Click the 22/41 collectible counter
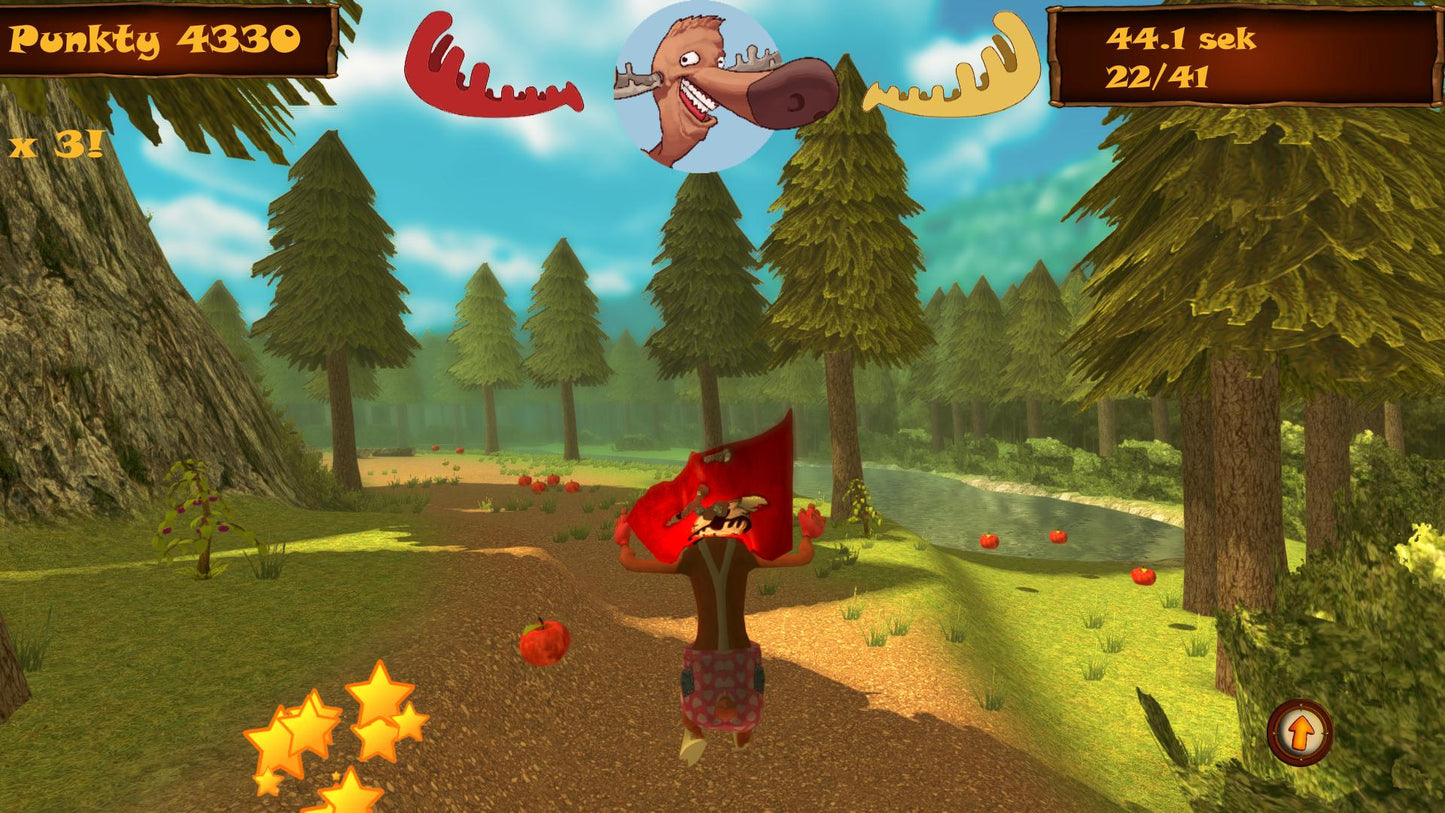 tap(1157, 75)
